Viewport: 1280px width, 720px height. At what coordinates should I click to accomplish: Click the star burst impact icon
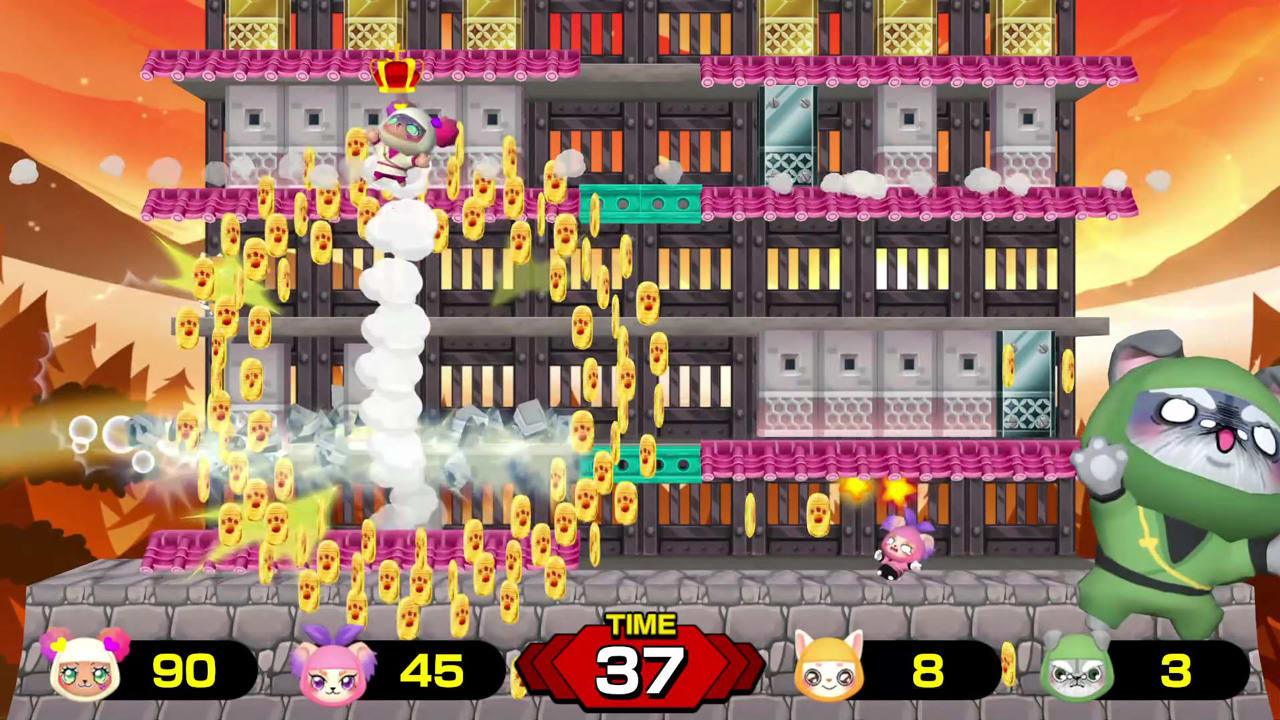(895, 489)
